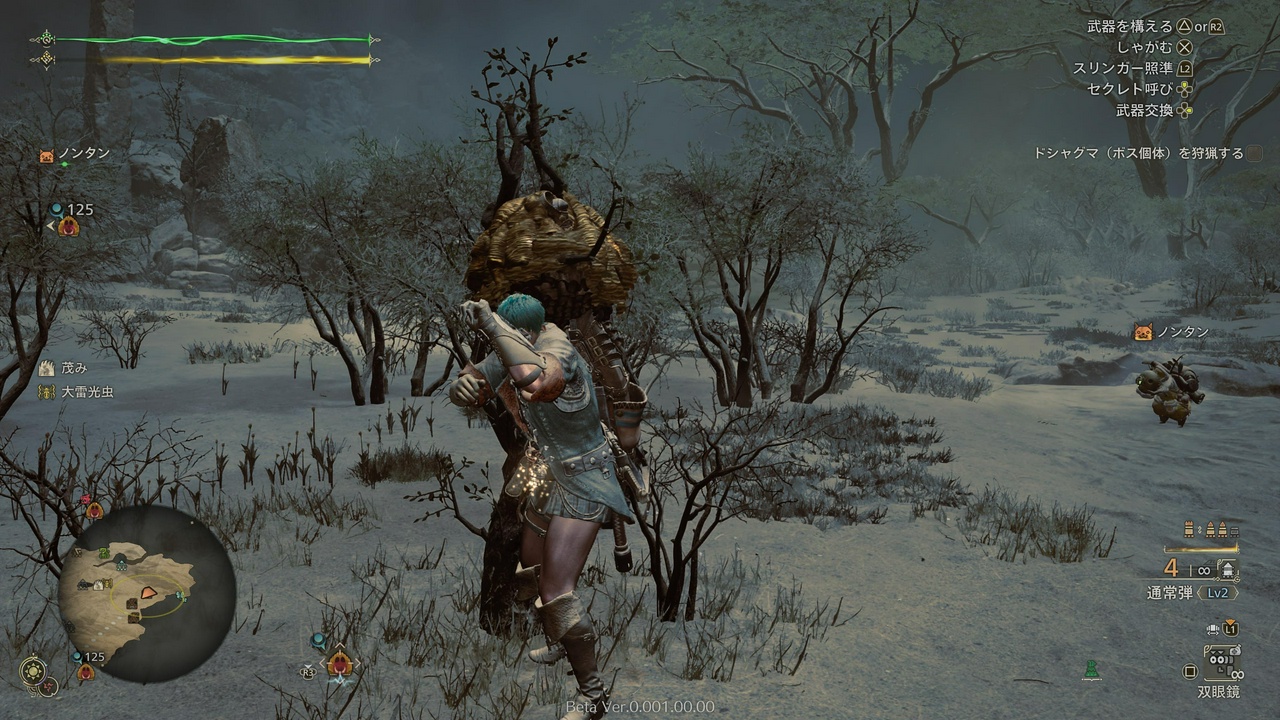
Task: Select the targeted monster icon with lightning symbol
Action: 340,662
